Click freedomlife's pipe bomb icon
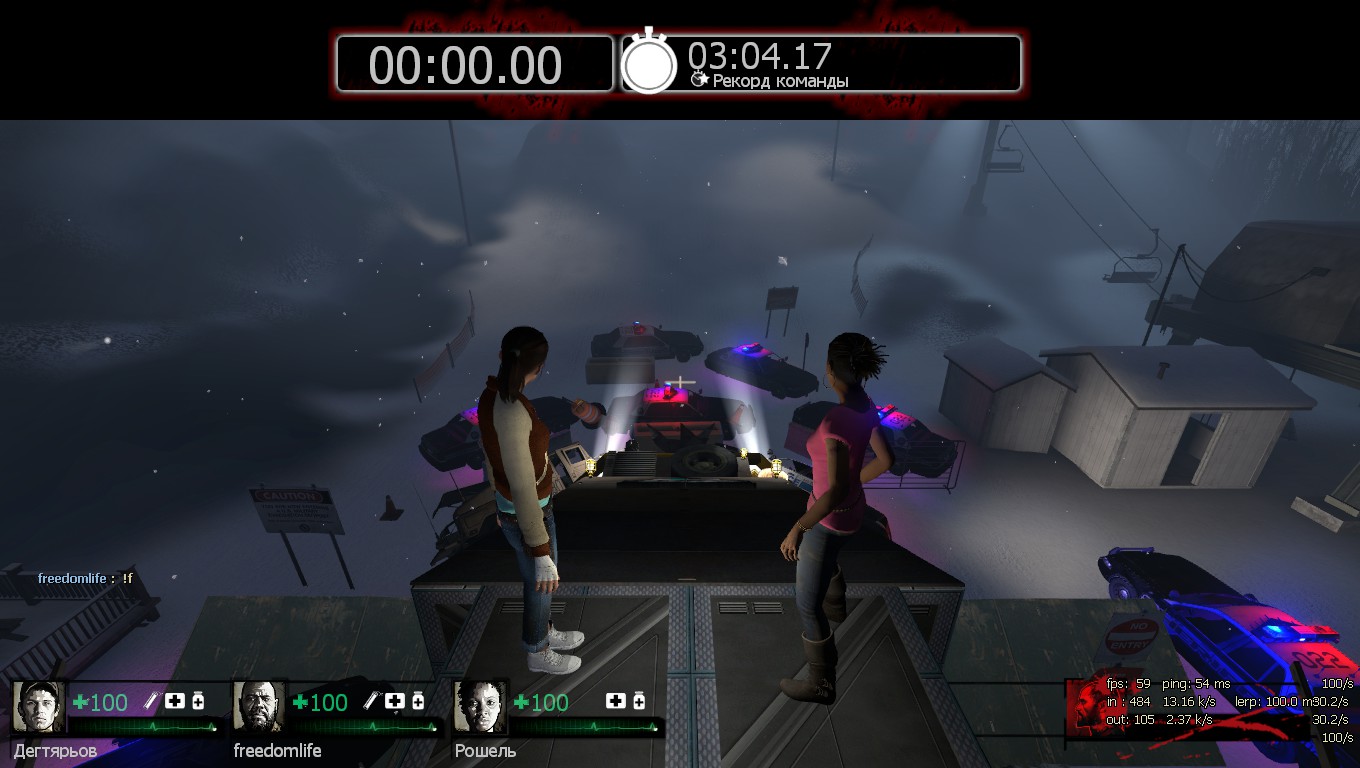Image resolution: width=1360 pixels, height=768 pixels. coord(373,701)
